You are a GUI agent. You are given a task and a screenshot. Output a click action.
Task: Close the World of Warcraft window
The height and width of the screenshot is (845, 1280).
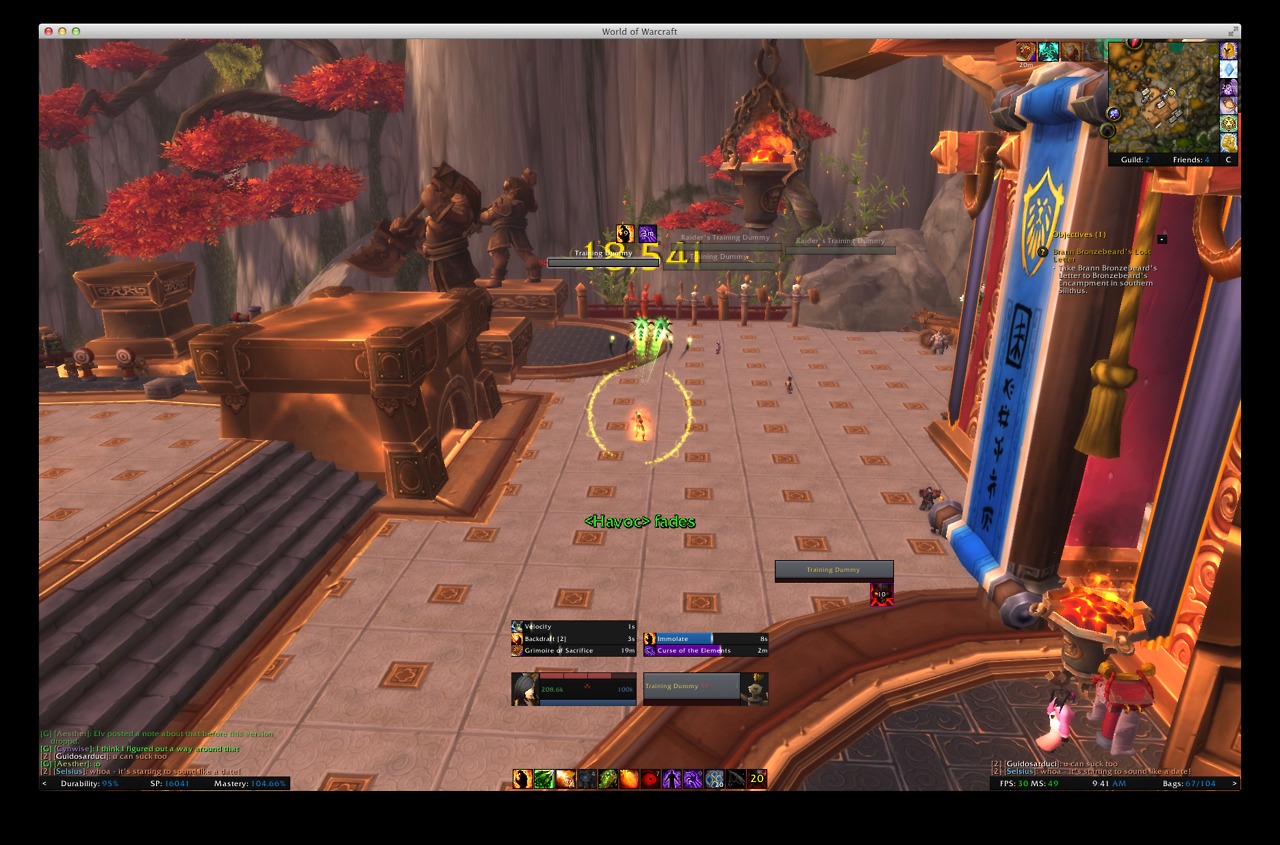point(48,32)
